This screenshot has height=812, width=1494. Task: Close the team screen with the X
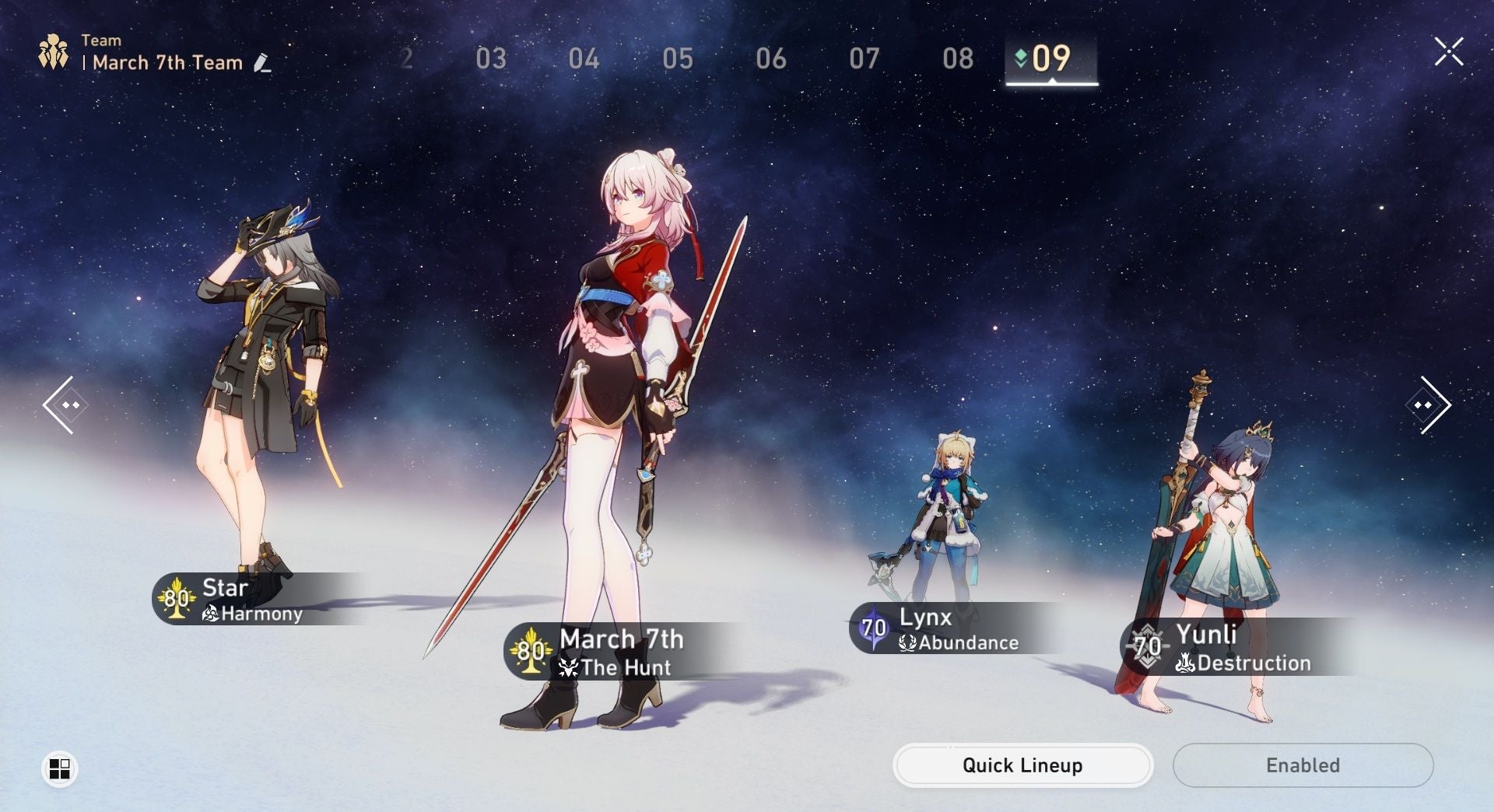1448,51
